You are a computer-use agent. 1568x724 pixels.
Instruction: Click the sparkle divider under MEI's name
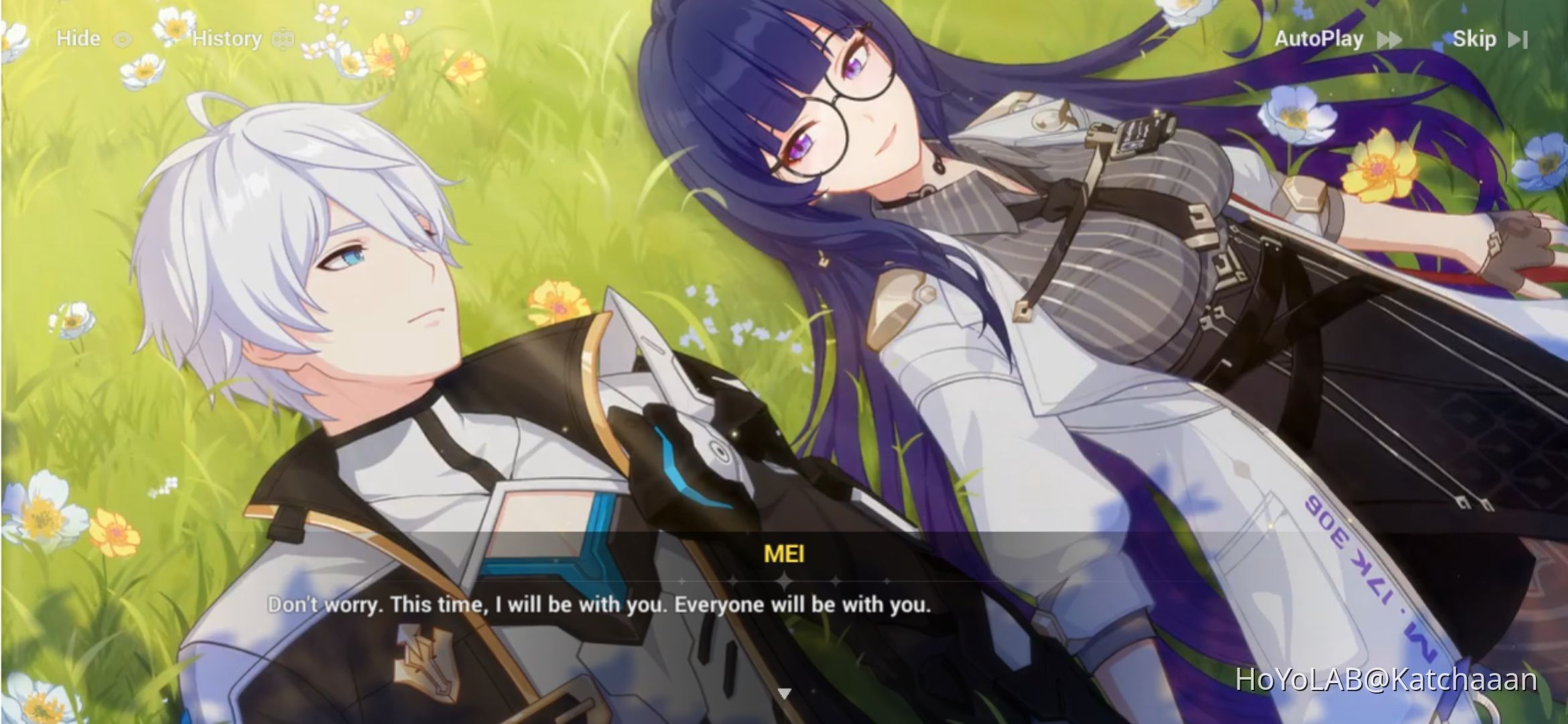(784, 581)
